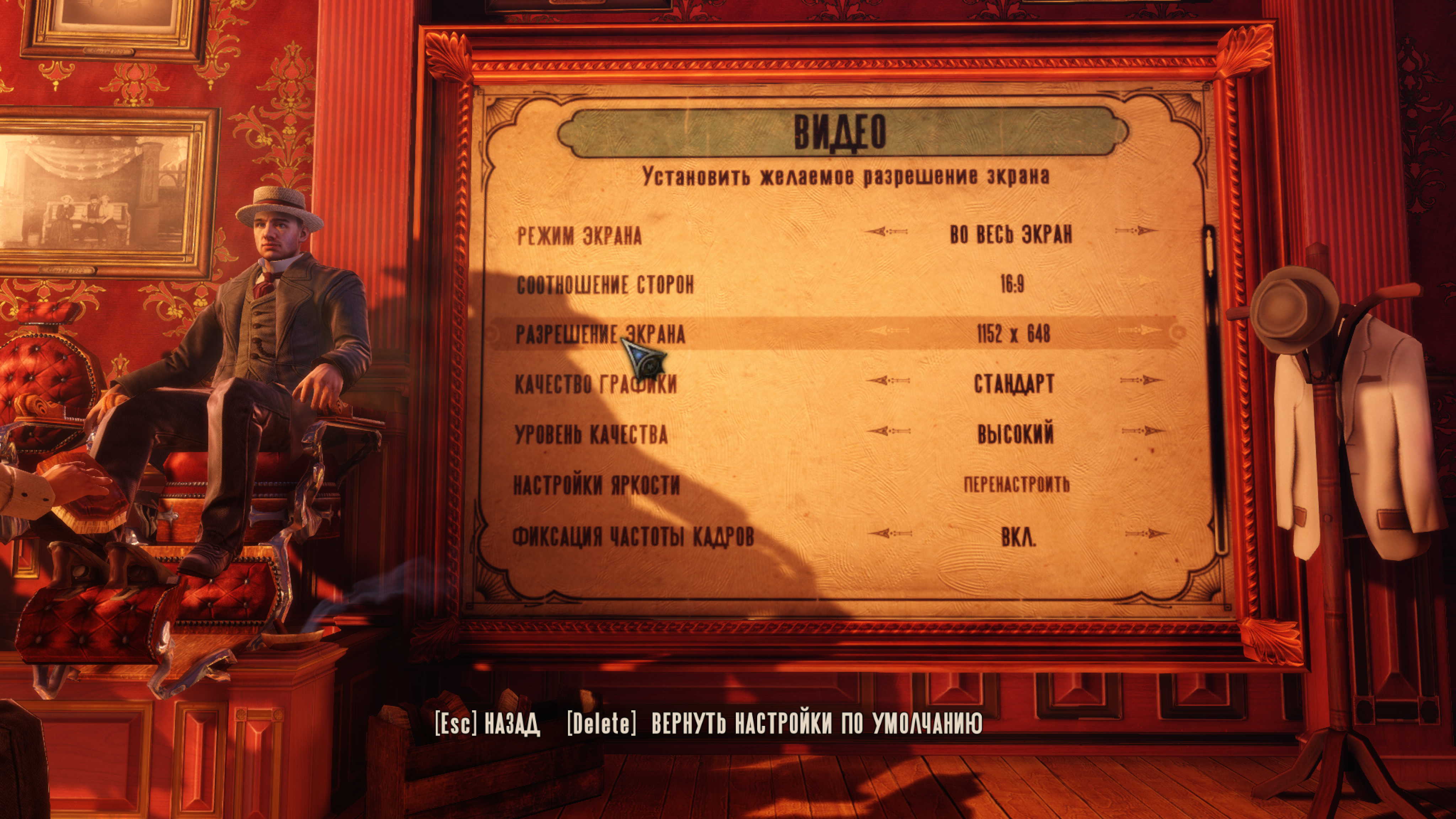Image resolution: width=1456 pixels, height=819 pixels.
Task: Select the Фиксация частоты кадров row
Action: click(x=633, y=536)
